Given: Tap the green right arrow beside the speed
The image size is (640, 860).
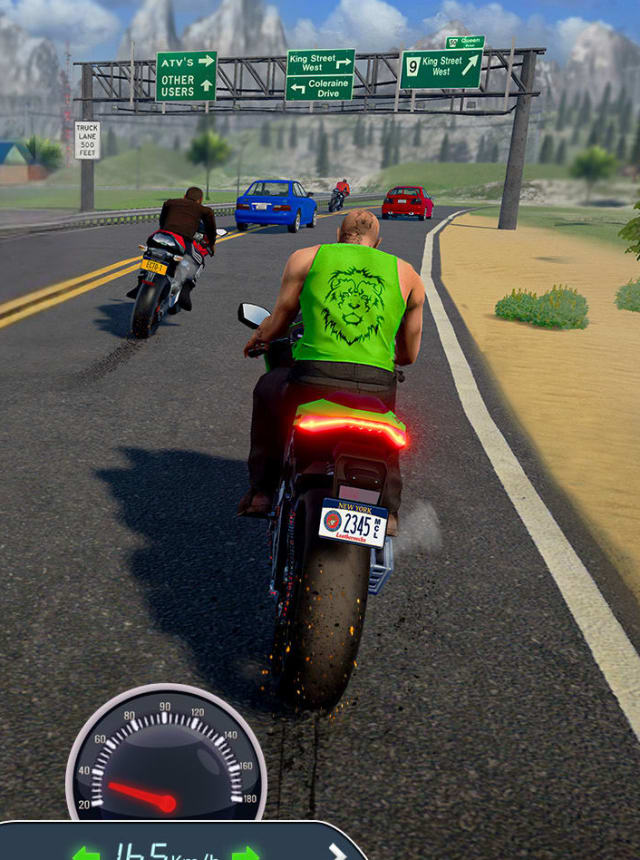Looking at the screenshot, I should (246, 853).
